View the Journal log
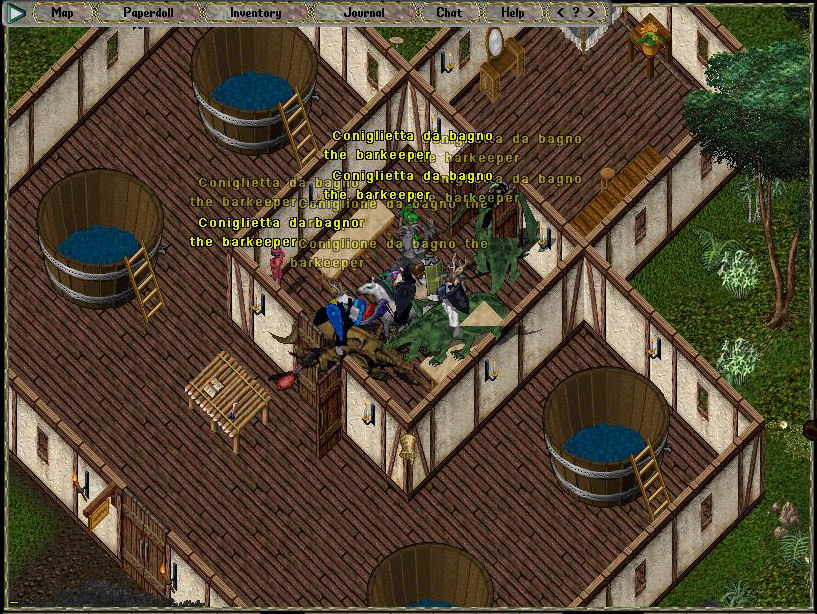This screenshot has height=614, width=817. click(362, 13)
